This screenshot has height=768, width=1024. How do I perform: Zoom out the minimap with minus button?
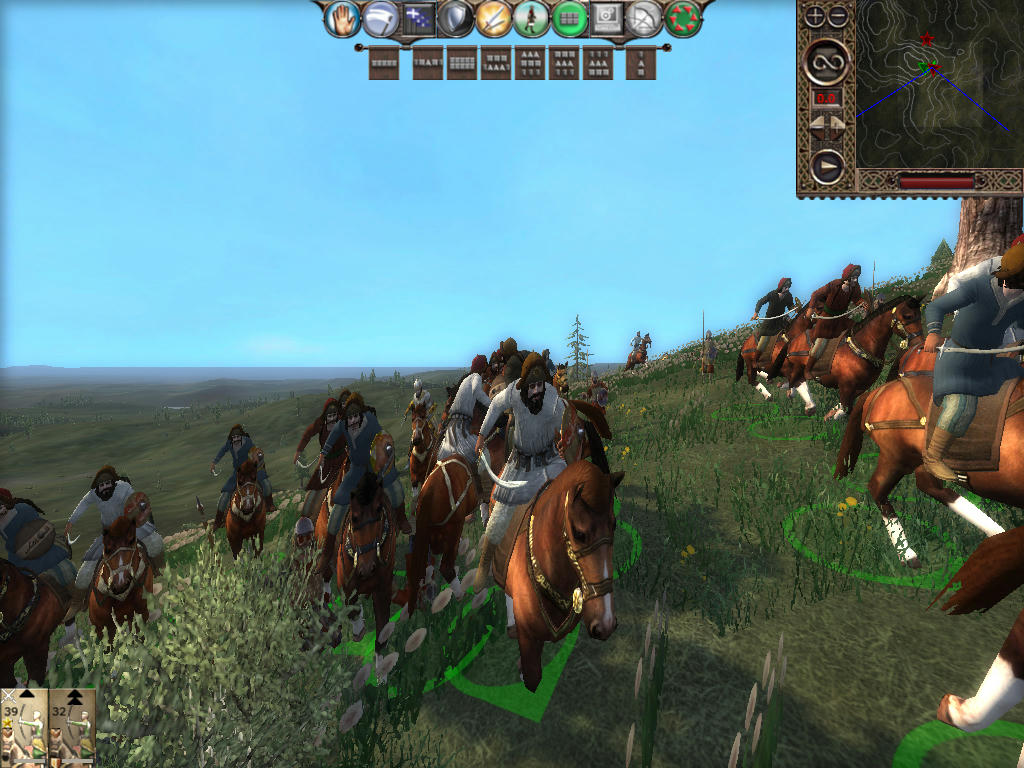[x=838, y=16]
